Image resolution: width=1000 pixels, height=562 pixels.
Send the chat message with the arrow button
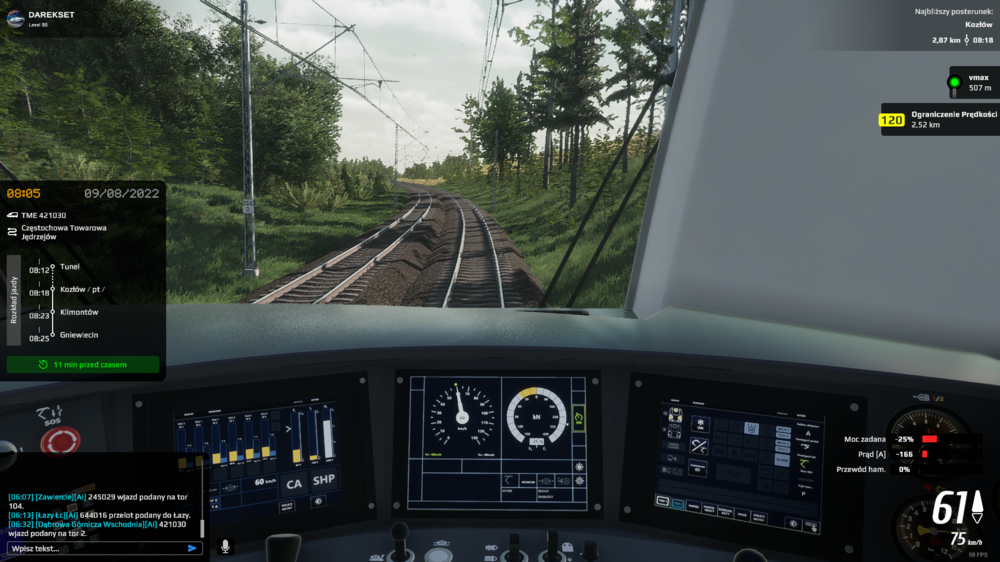point(192,548)
